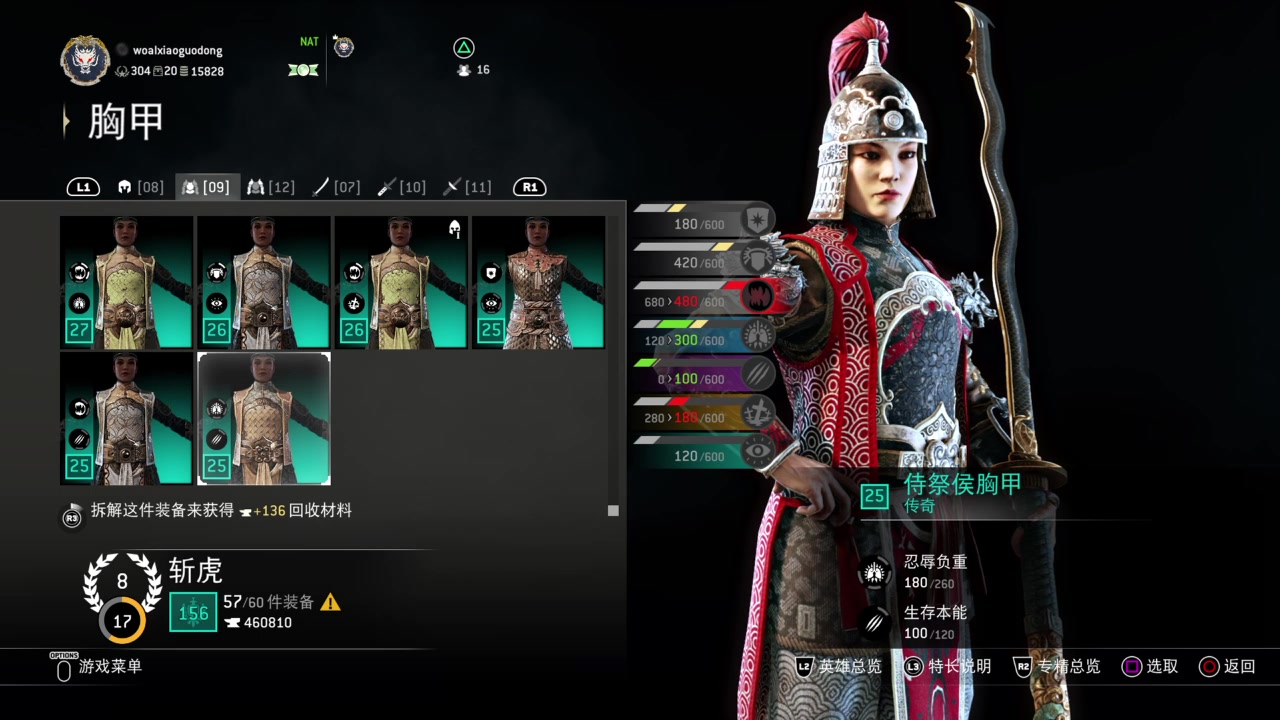Screen dimensions: 1280x720
Task: Select the chest armor tab marked [09]
Action: point(206,187)
